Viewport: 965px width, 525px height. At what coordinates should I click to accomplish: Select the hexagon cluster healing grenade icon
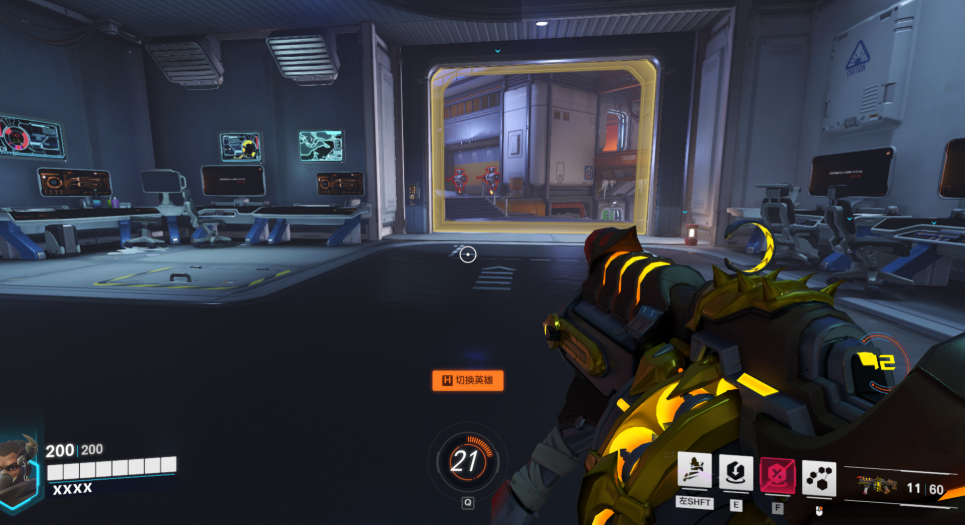point(819,478)
